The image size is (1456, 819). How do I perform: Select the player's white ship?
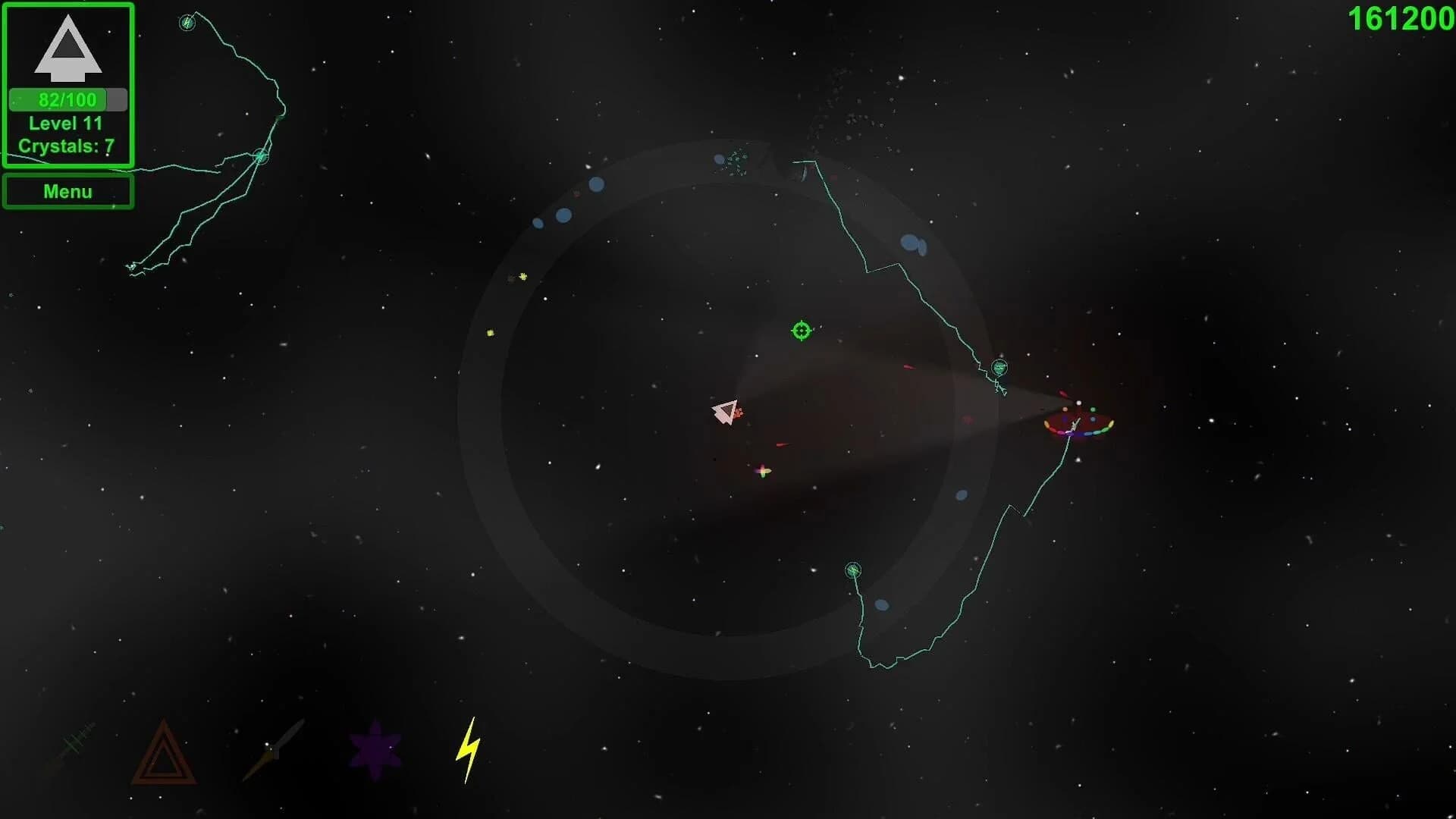pos(726,412)
